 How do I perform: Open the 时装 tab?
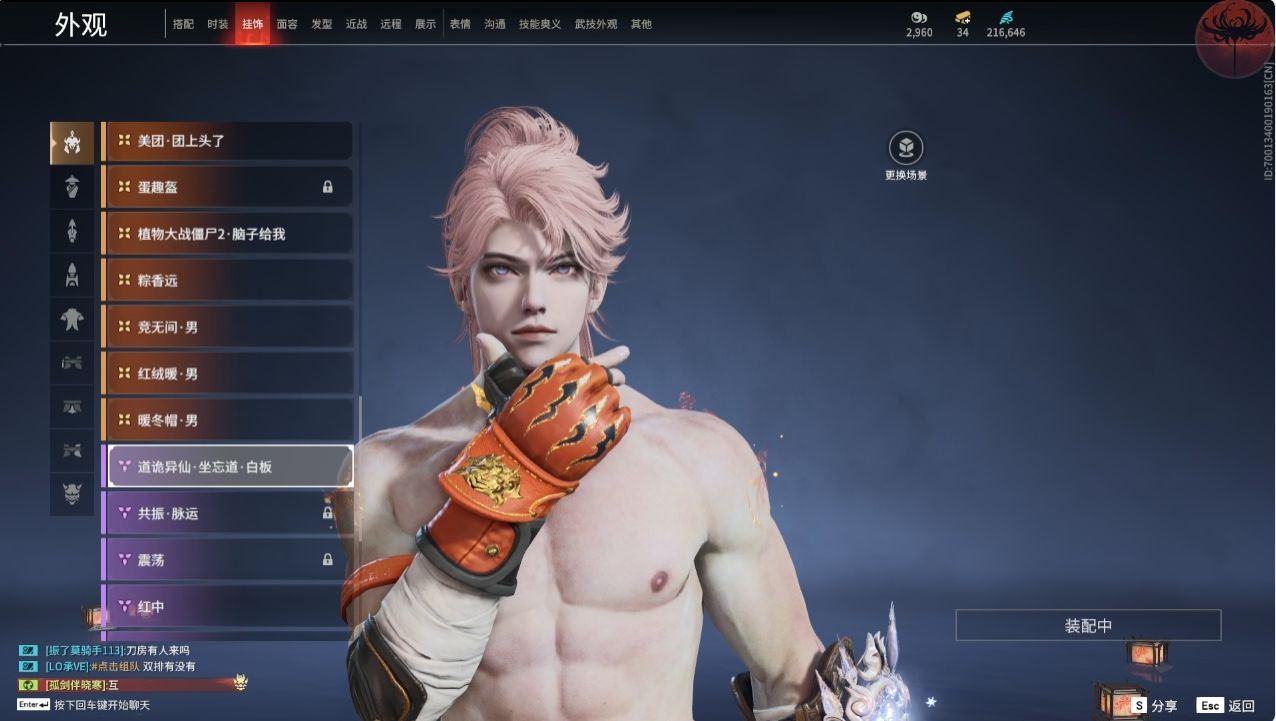[217, 24]
